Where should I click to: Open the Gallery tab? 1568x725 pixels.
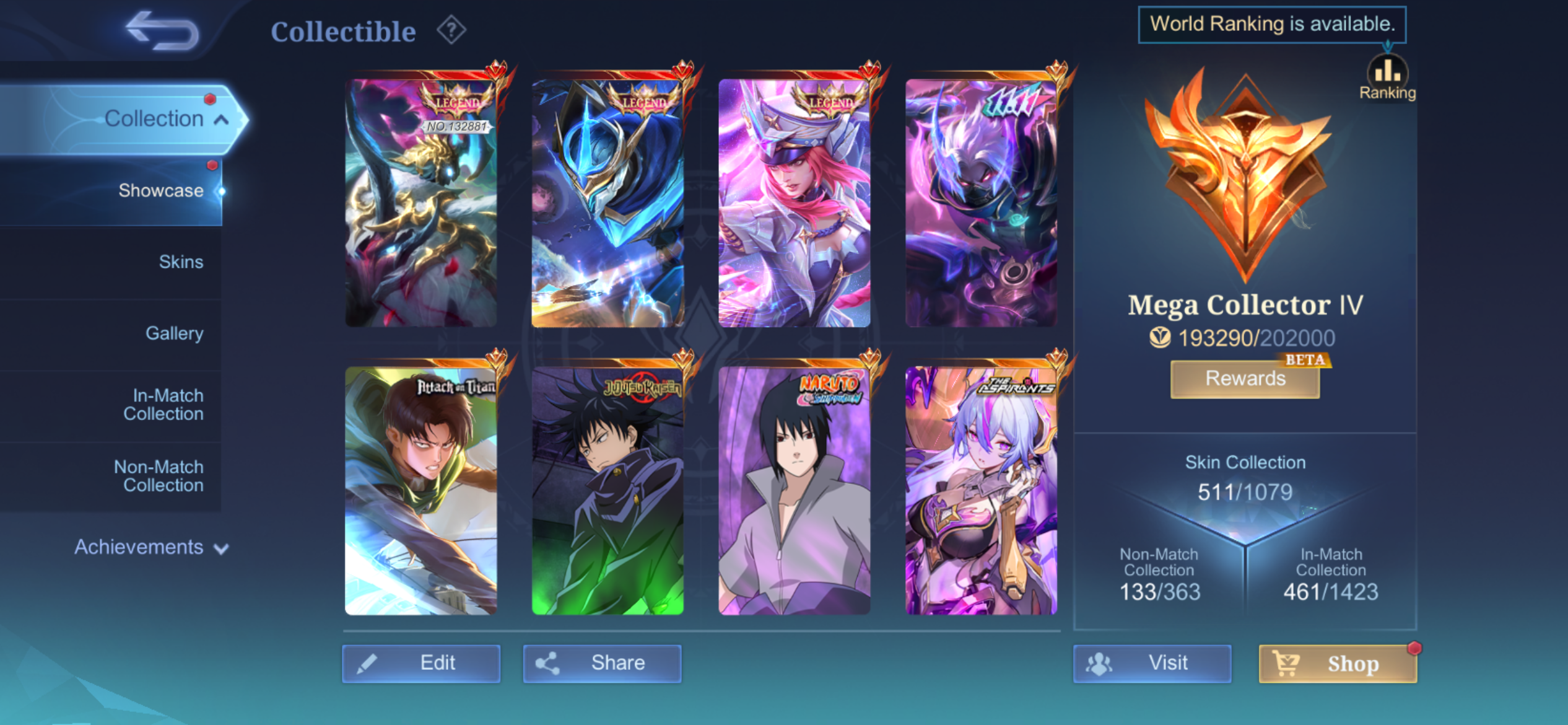174,333
